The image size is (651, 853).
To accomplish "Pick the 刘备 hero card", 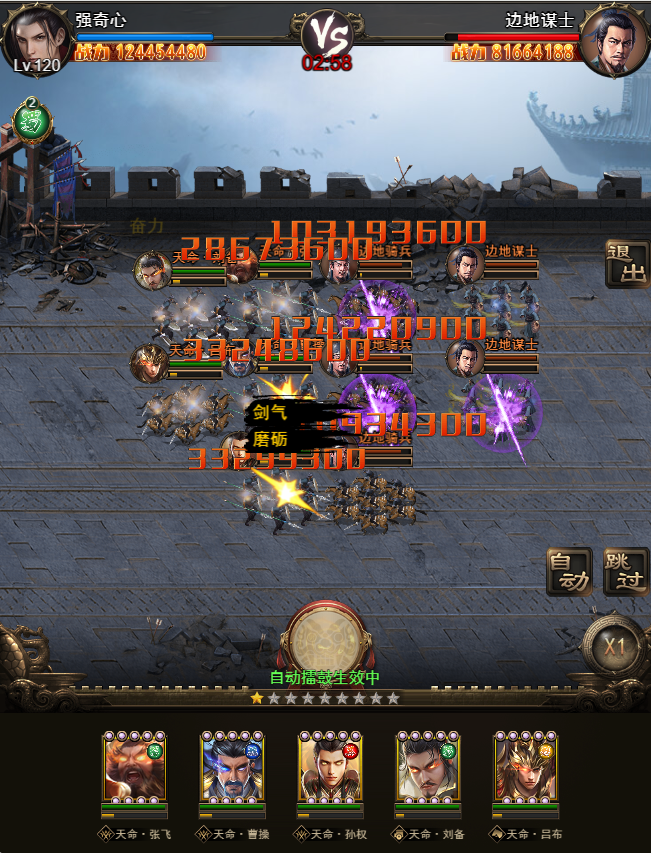I will click(x=428, y=768).
